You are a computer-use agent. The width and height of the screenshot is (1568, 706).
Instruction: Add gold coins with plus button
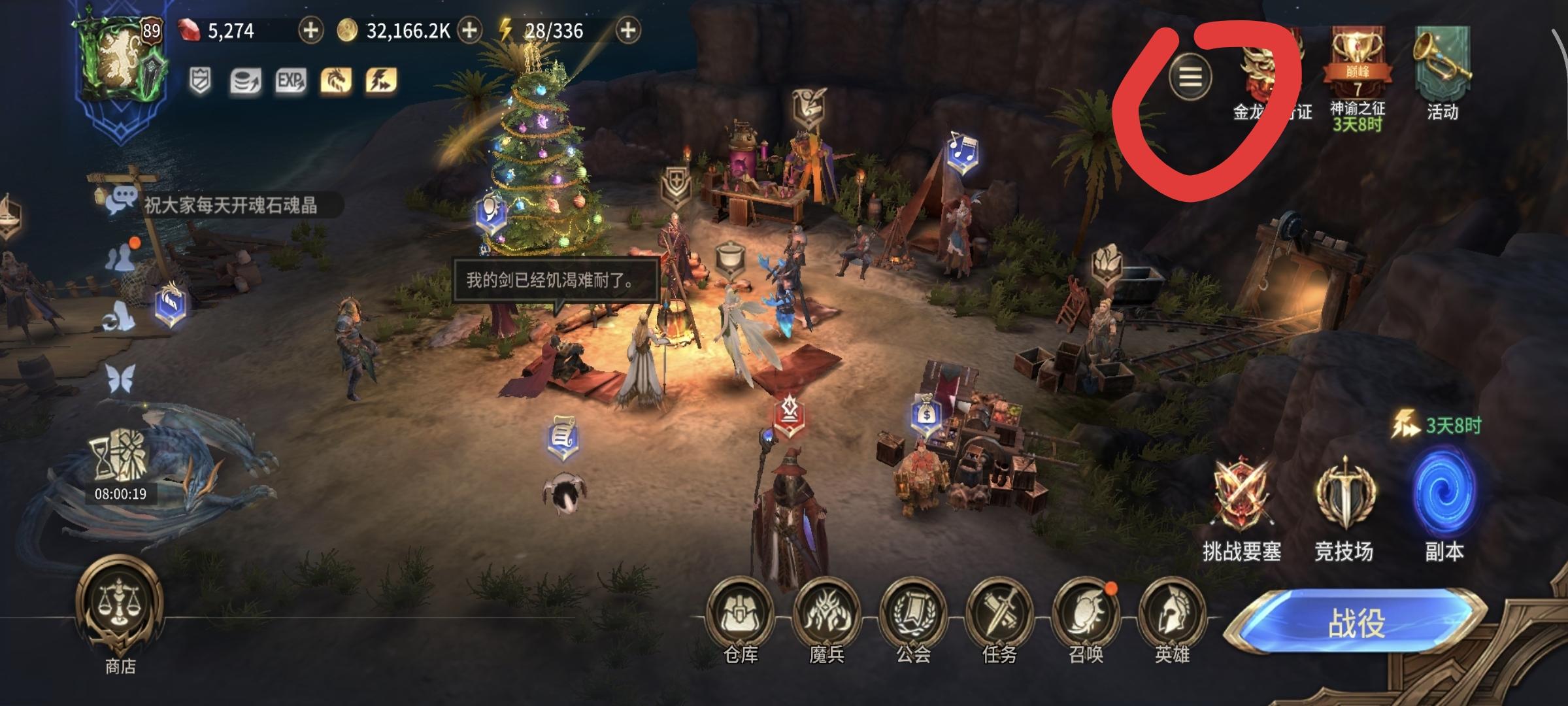(x=469, y=31)
